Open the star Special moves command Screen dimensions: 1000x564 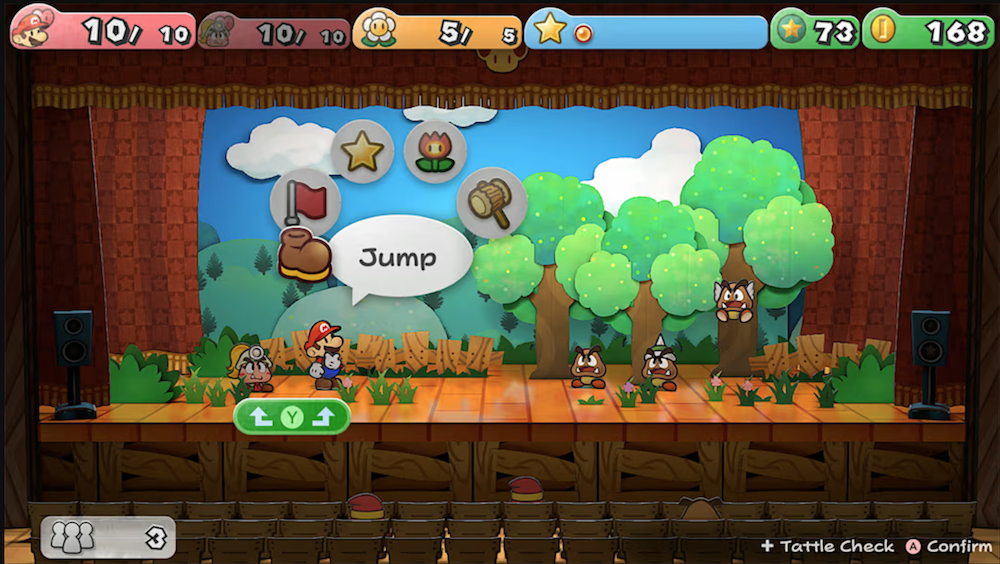pyautogui.click(x=362, y=151)
